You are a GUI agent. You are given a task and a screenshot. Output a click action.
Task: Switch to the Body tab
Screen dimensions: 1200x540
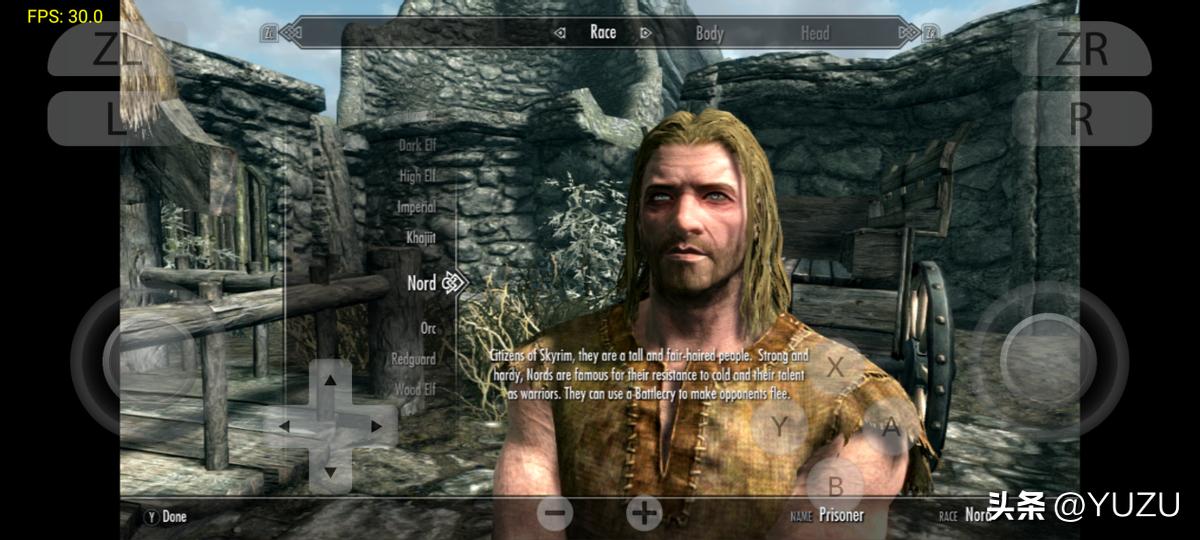709,33
